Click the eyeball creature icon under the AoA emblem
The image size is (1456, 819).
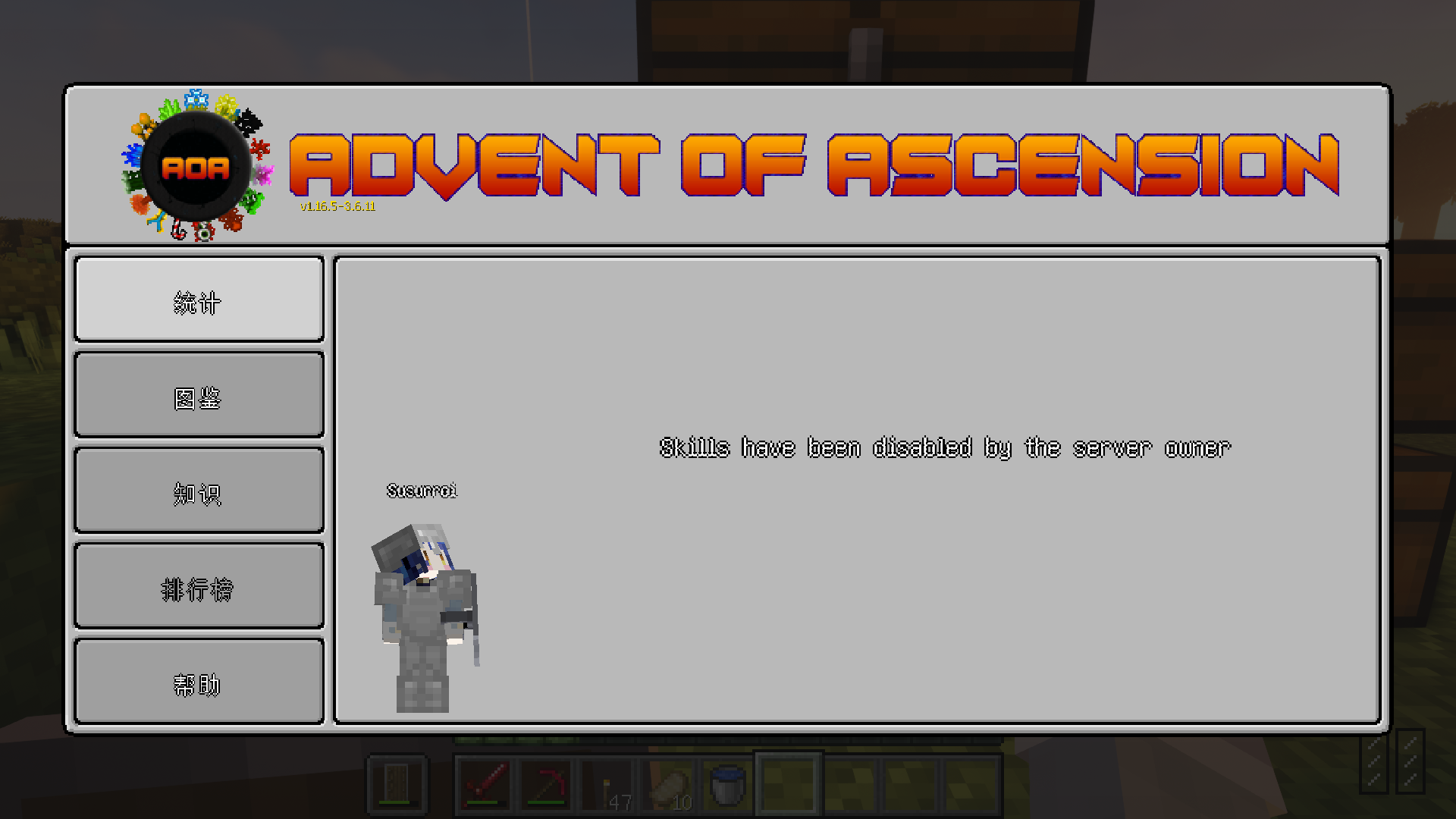204,232
